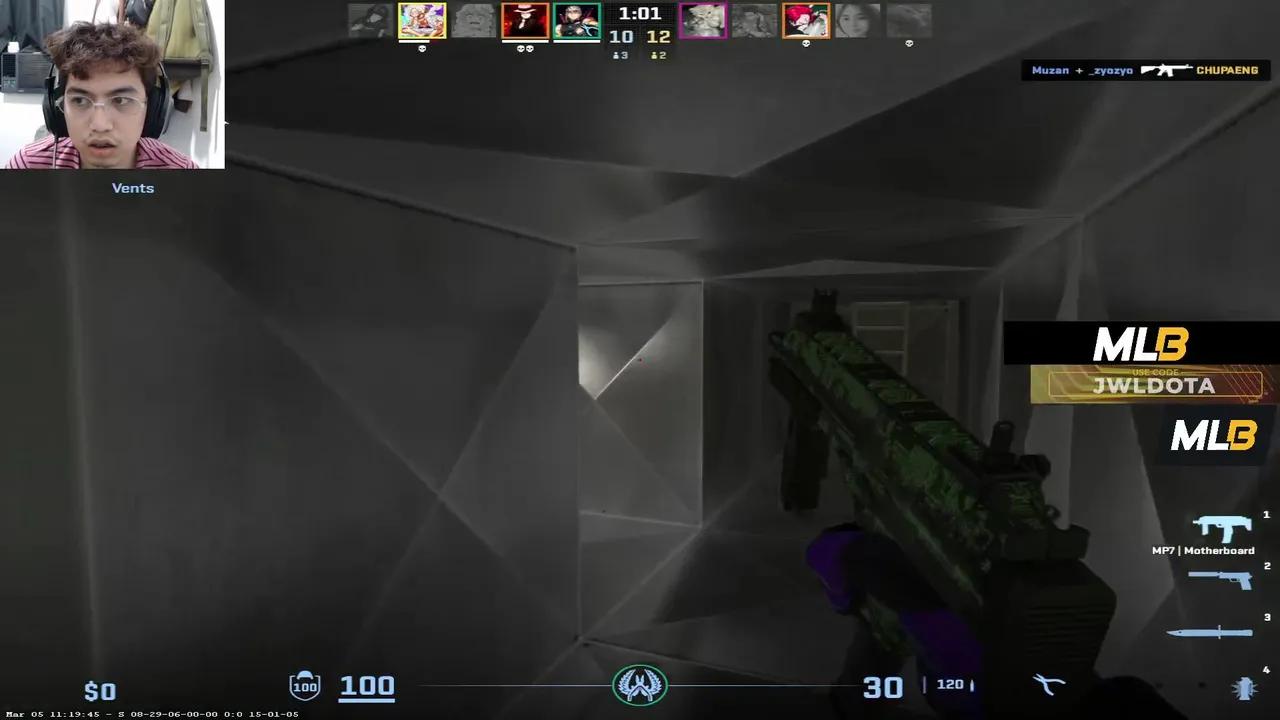Click the underlined health value 100

[x=367, y=686]
